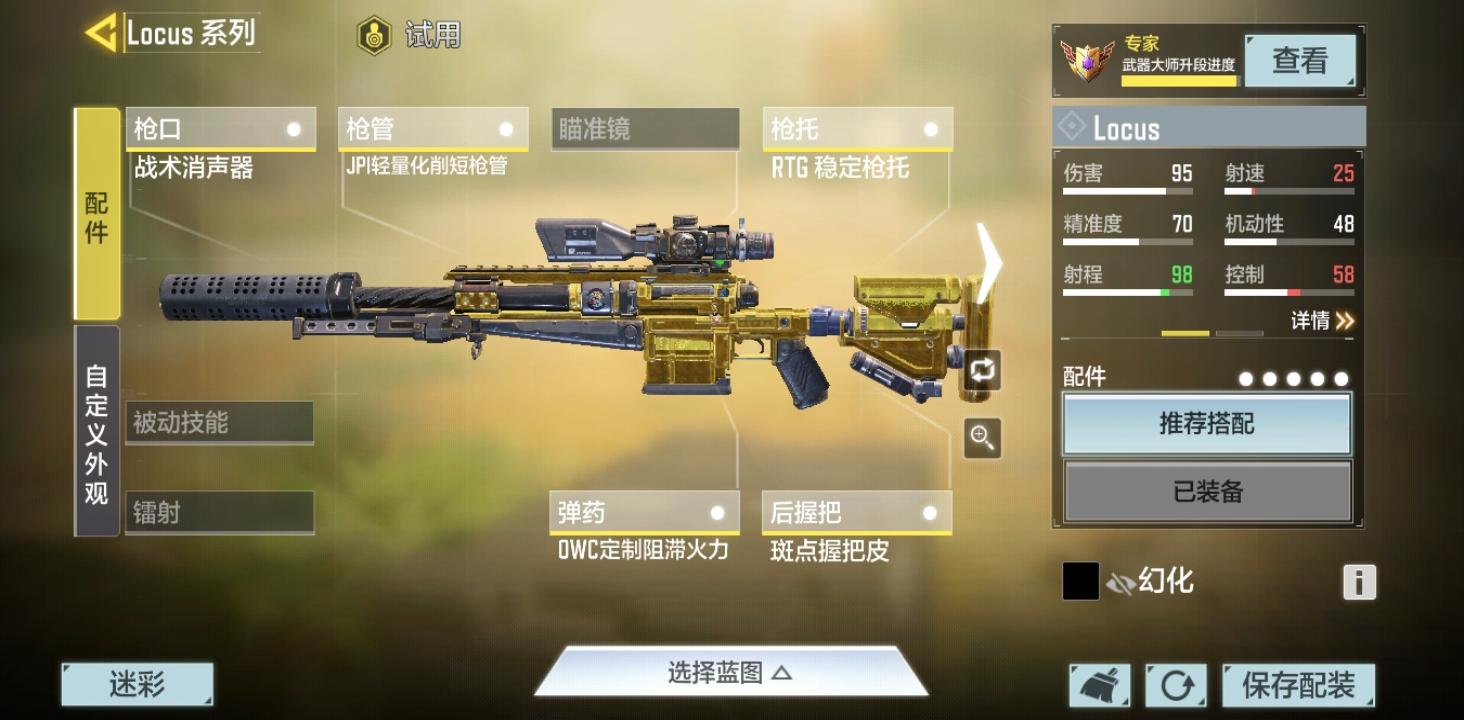Viewport: 1464px width, 720px height.
Task: Select the 弹药 slot showing OWC定制阻滞火力
Action: (x=644, y=513)
